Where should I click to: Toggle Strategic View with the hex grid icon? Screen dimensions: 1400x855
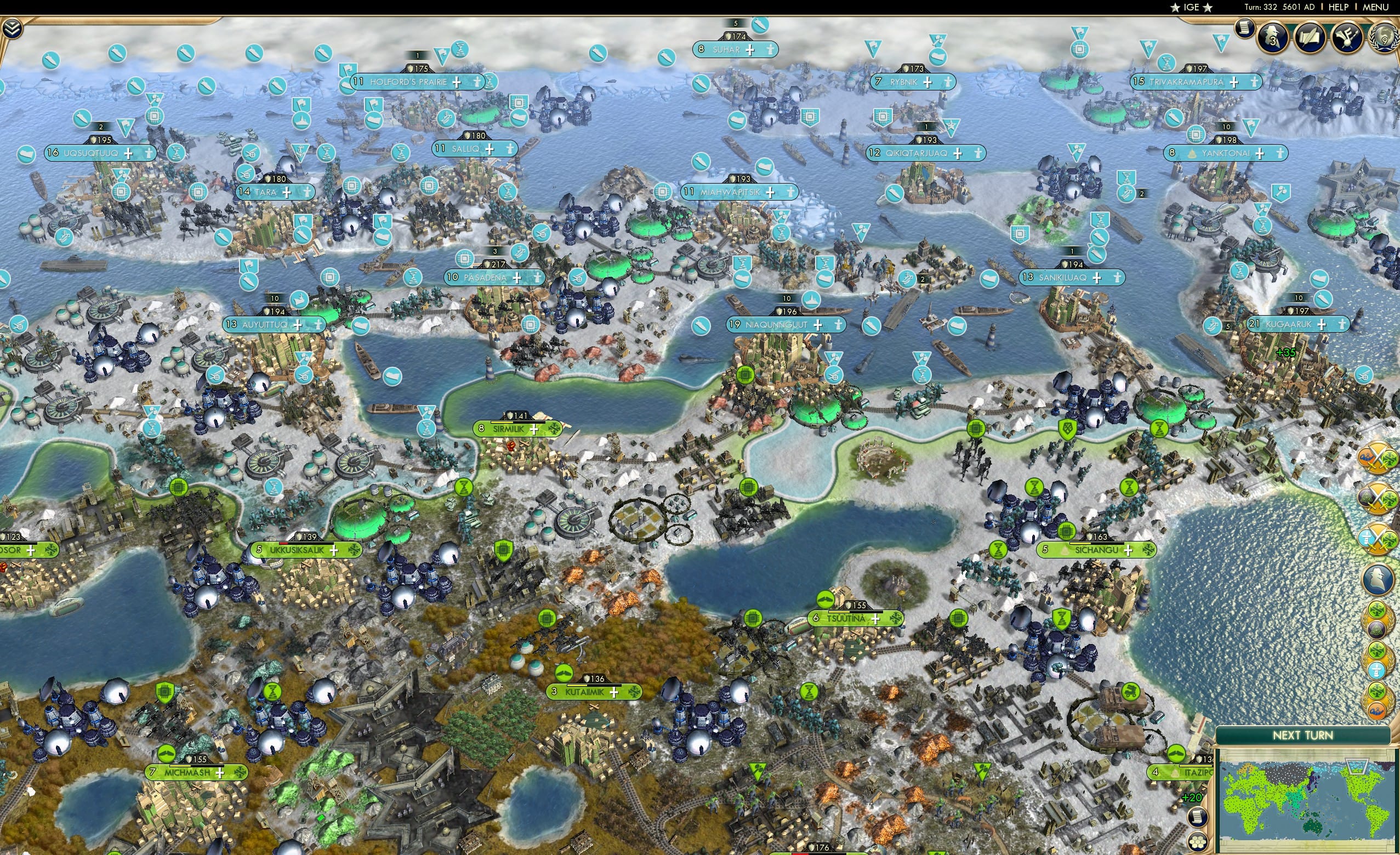coord(1198,841)
